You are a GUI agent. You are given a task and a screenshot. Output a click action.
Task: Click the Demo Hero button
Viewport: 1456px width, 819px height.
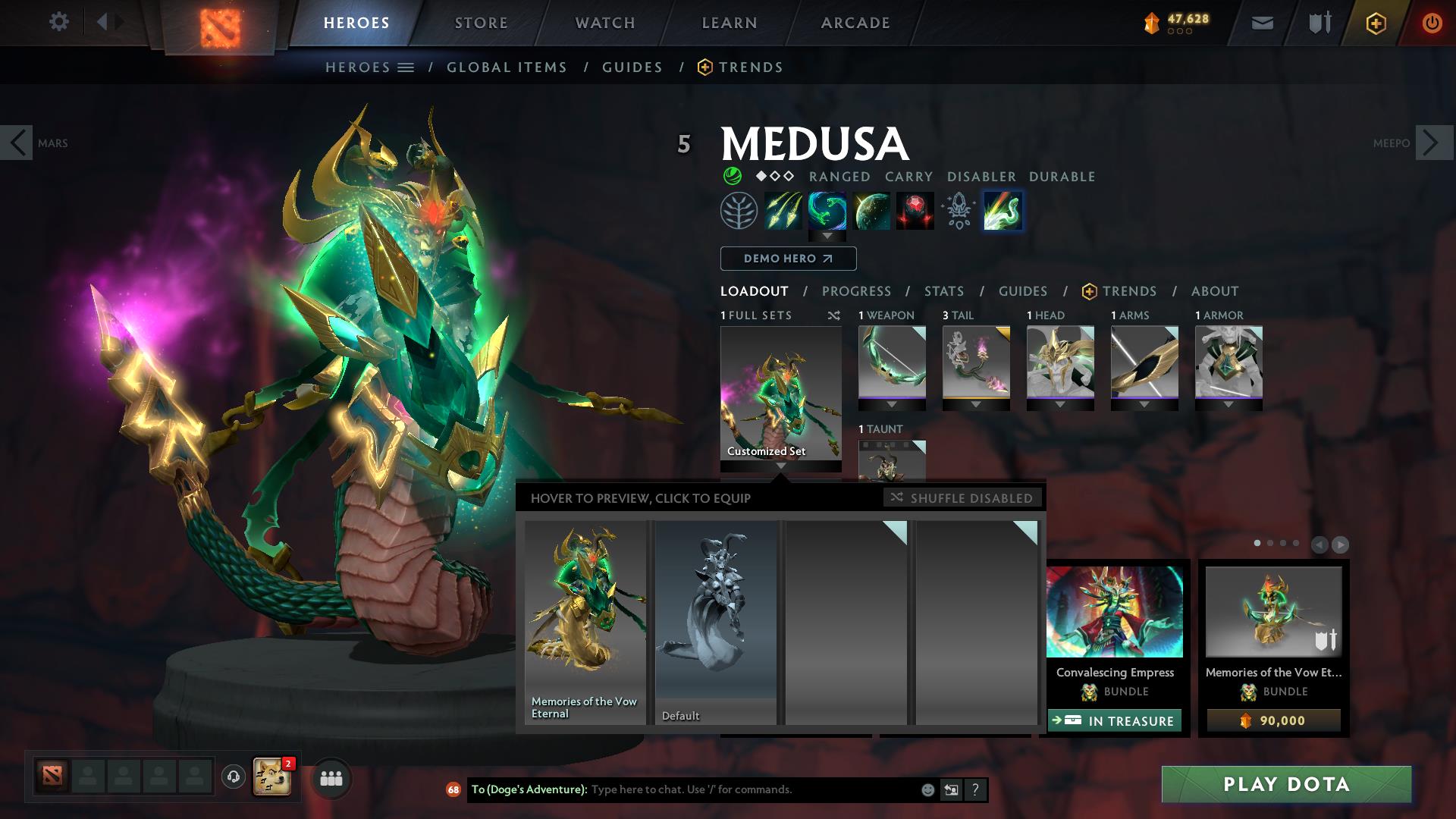(x=788, y=259)
